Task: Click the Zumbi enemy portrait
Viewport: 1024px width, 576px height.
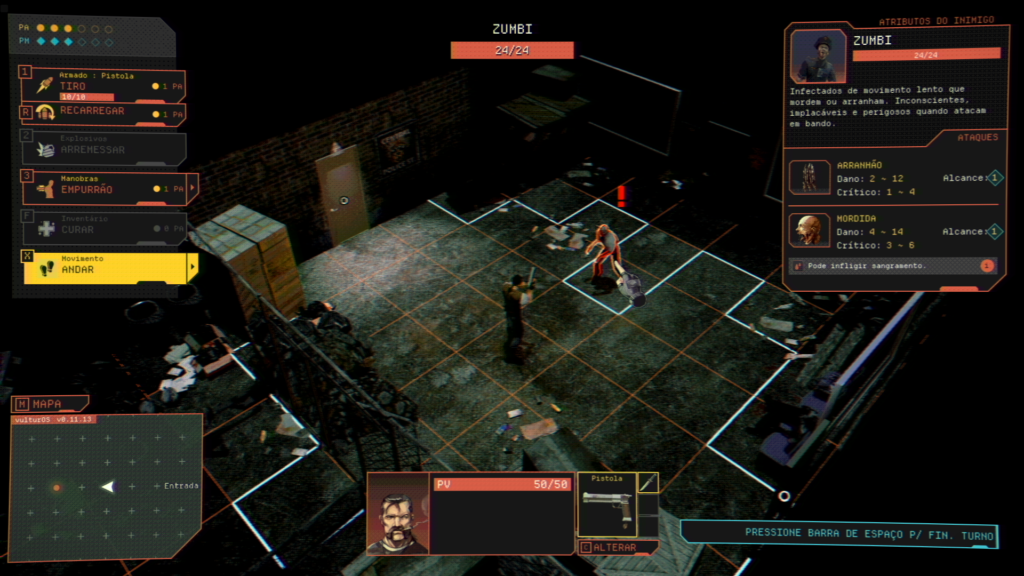Action: coord(818,56)
